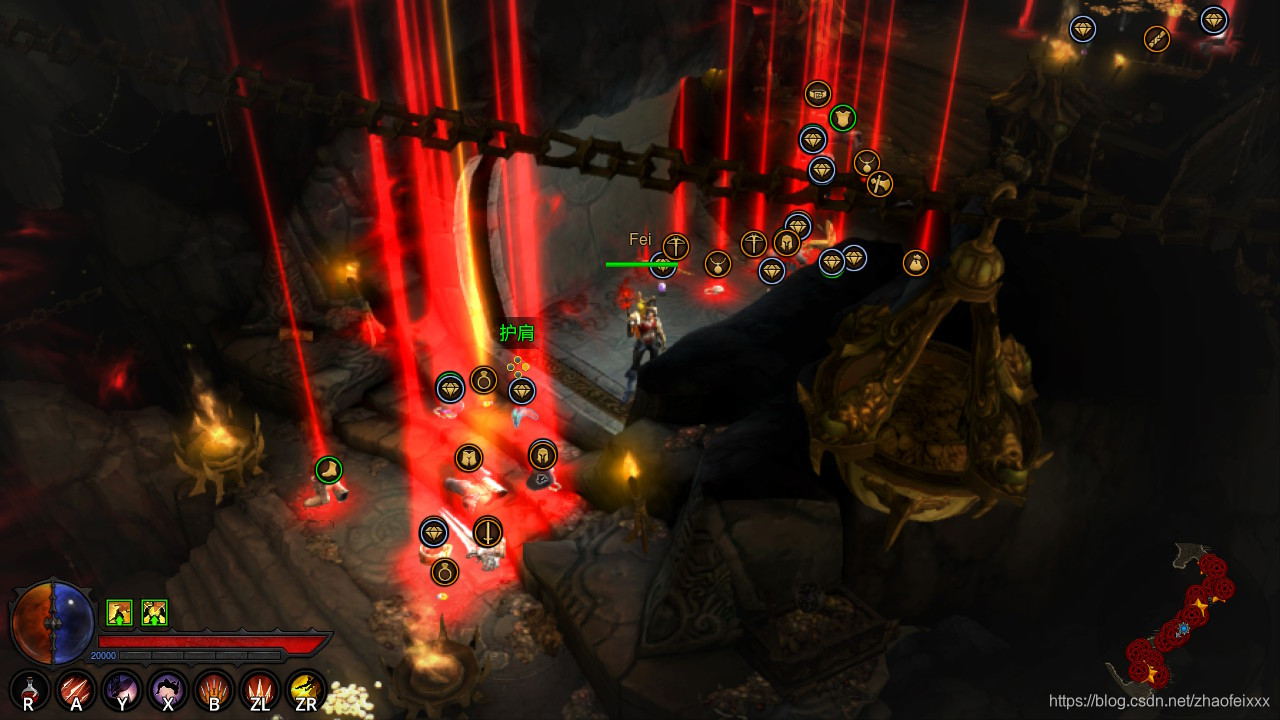
Task: Choose the pouch loot marker
Action: [916, 263]
